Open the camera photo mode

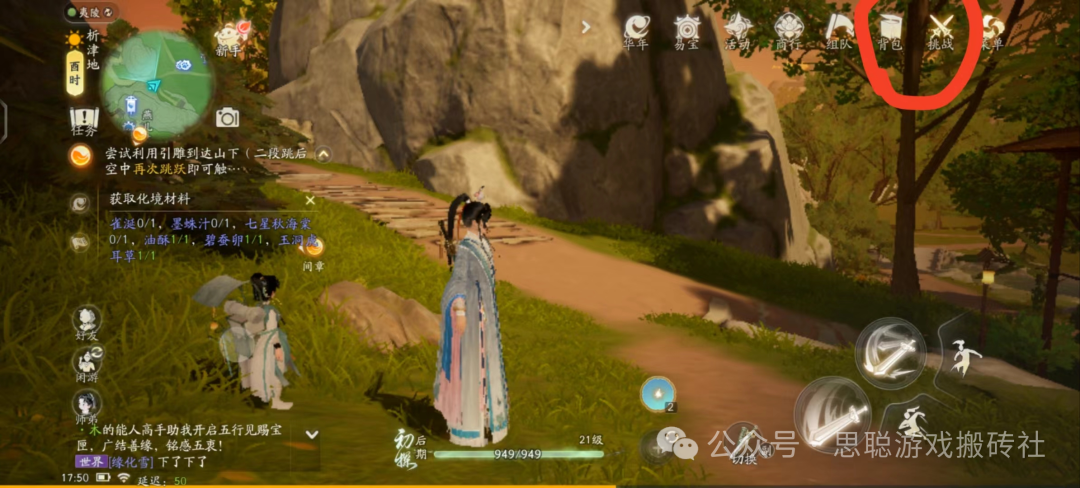[x=228, y=117]
